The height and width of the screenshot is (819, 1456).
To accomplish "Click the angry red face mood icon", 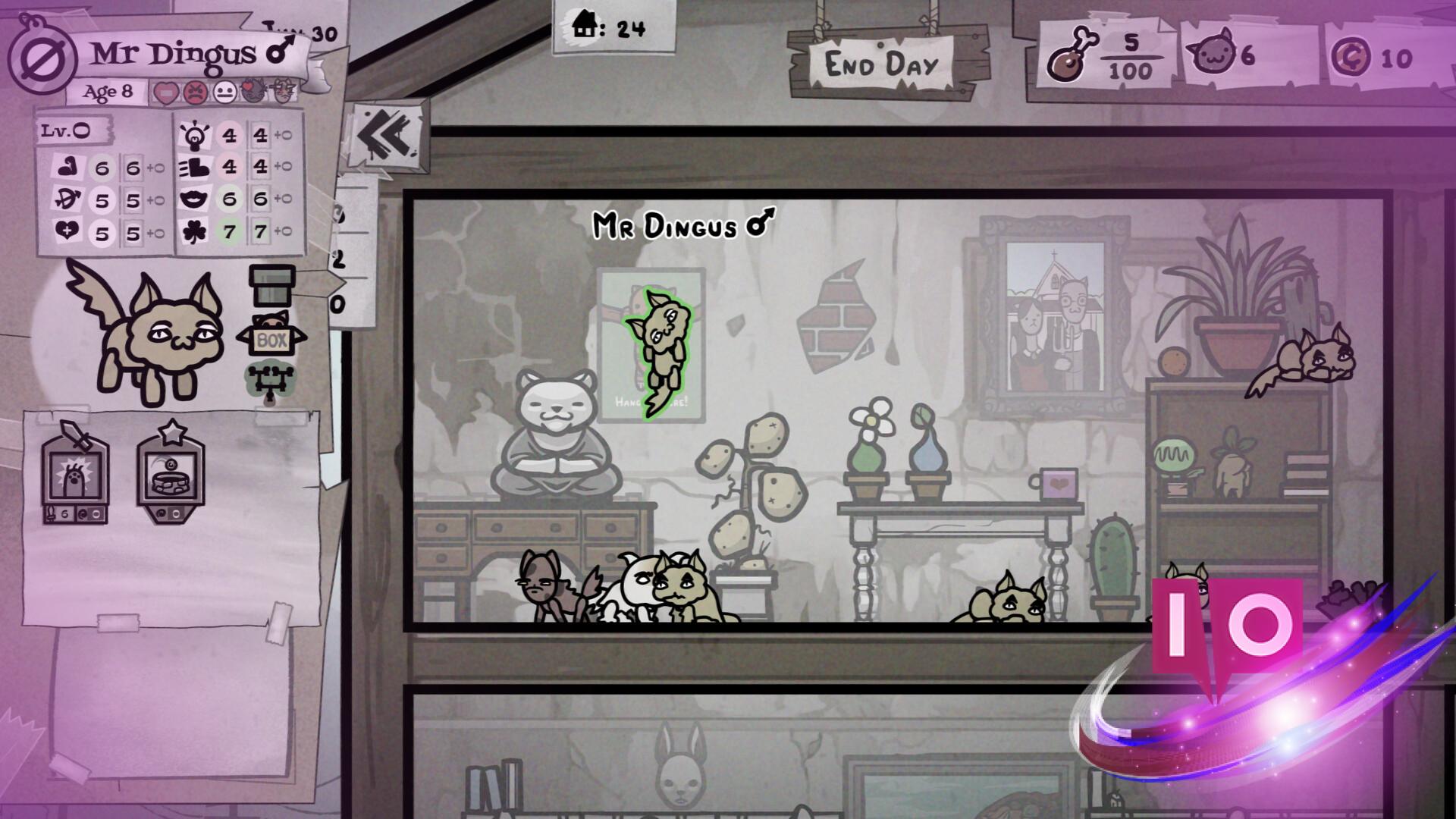I will tap(195, 93).
